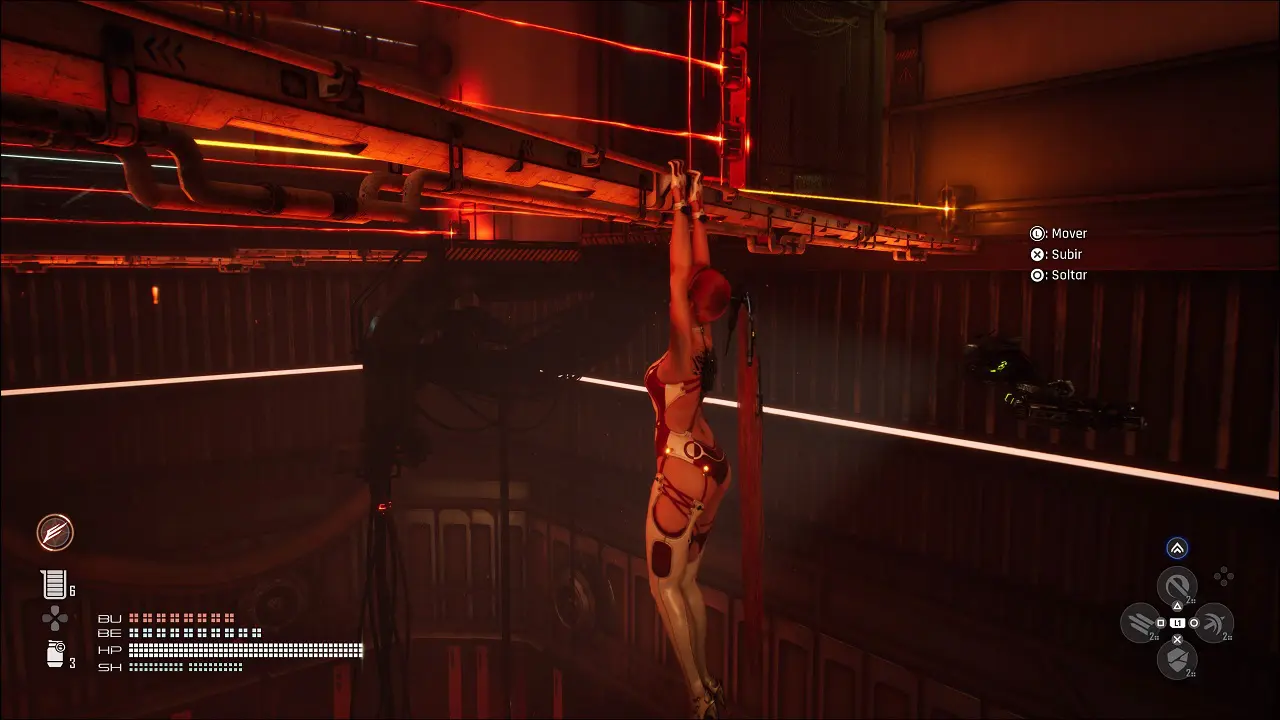Activate the triple-blade Beta skill

pyautogui.click(x=1141, y=623)
